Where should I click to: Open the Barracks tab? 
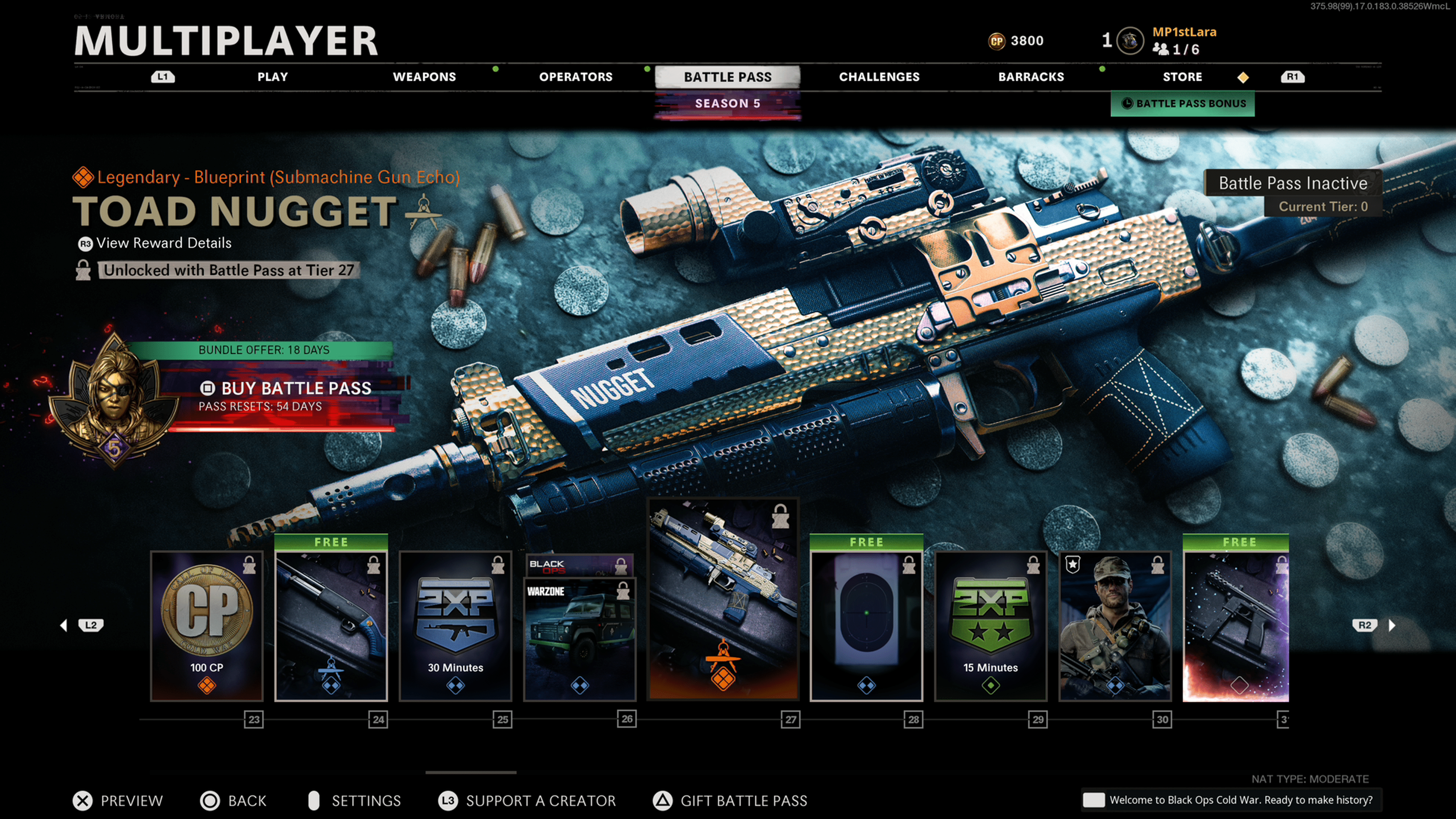click(x=1031, y=77)
